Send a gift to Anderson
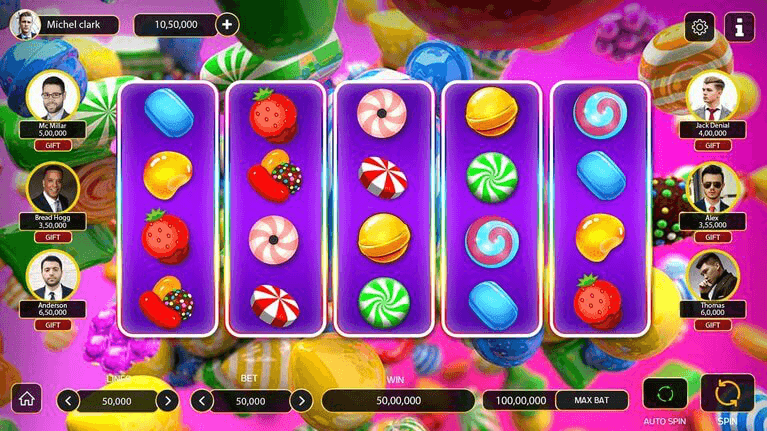The image size is (767, 431). coord(53,326)
